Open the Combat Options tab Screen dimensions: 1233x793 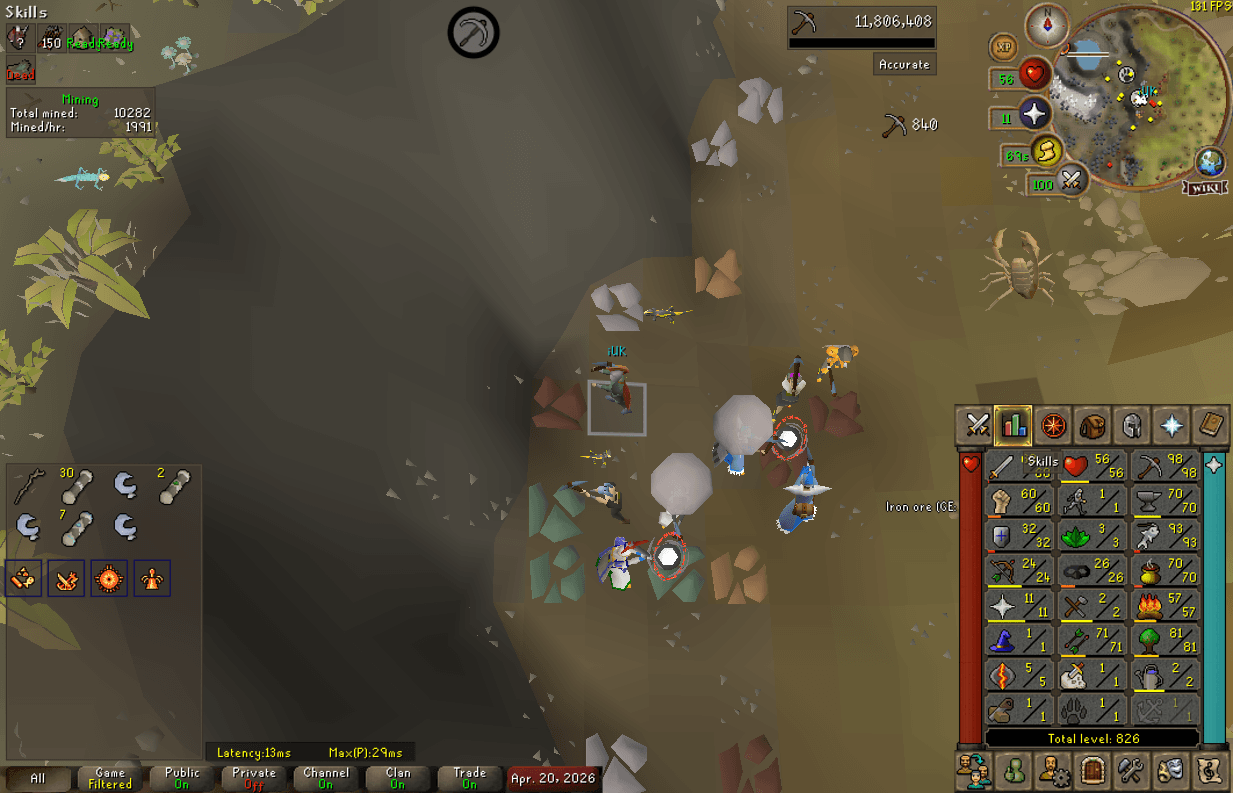point(974,425)
